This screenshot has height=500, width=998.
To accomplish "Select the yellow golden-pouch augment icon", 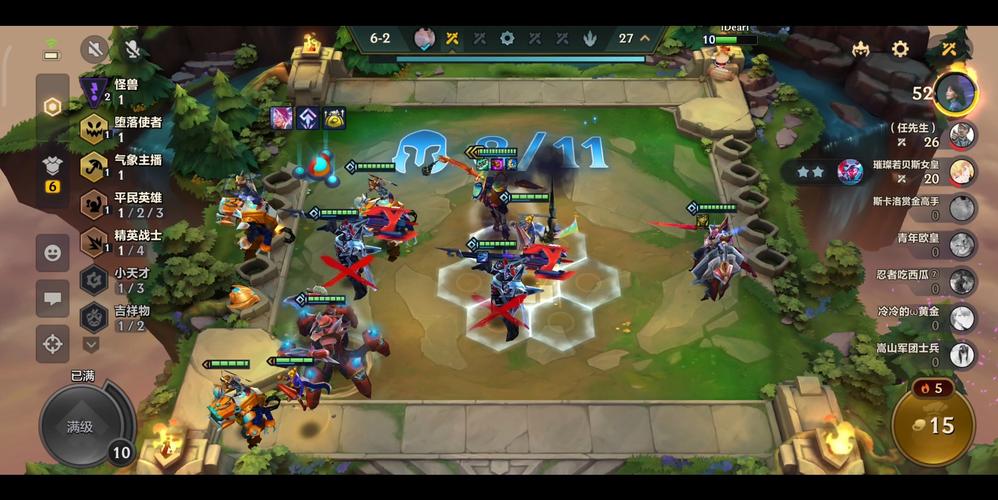I will (334, 118).
